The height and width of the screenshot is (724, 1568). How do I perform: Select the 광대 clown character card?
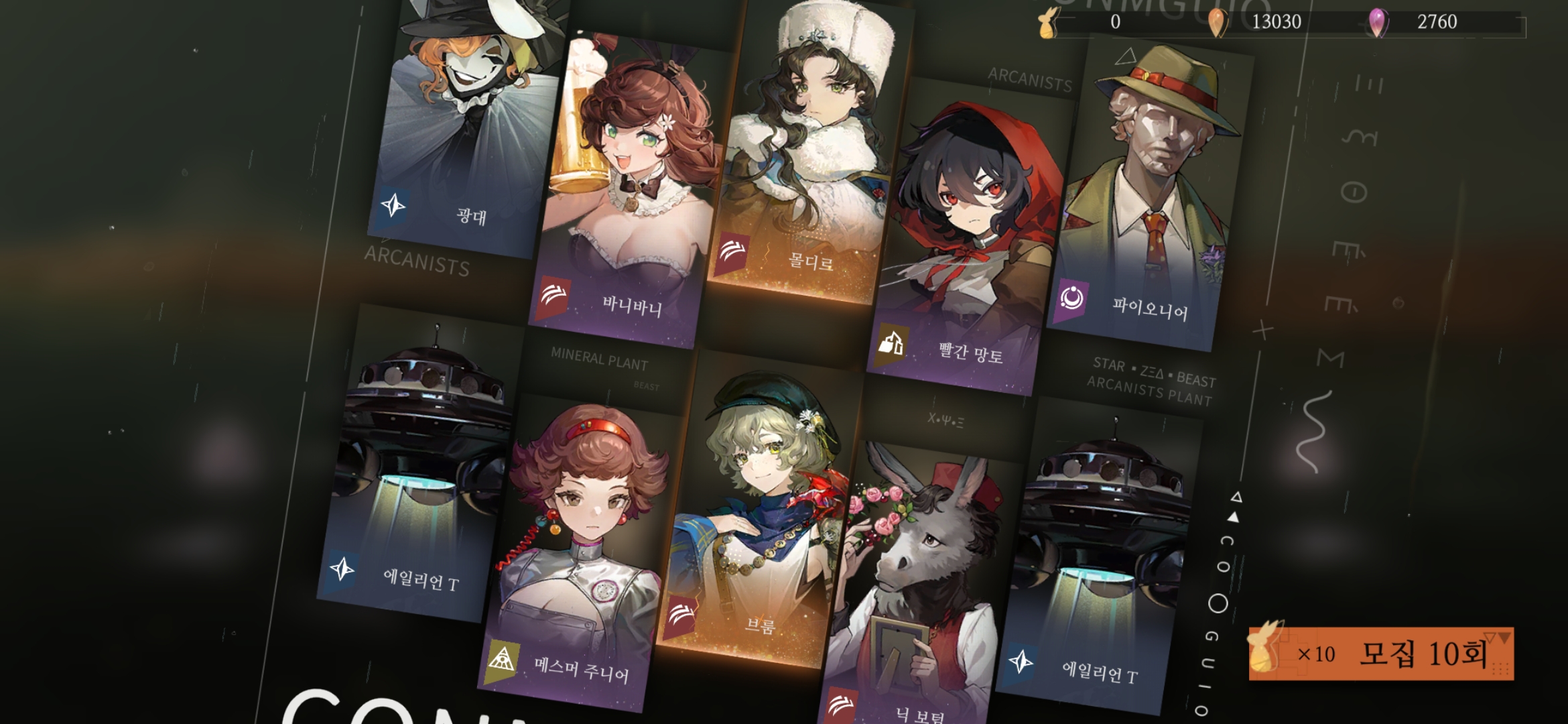pos(466,127)
